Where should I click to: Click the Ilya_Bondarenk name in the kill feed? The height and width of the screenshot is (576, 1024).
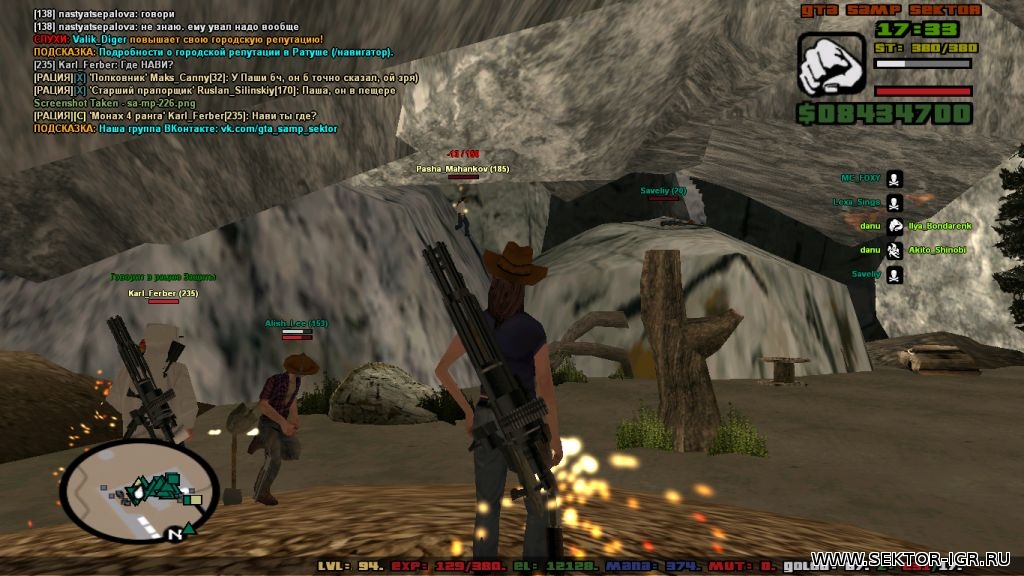pos(940,226)
